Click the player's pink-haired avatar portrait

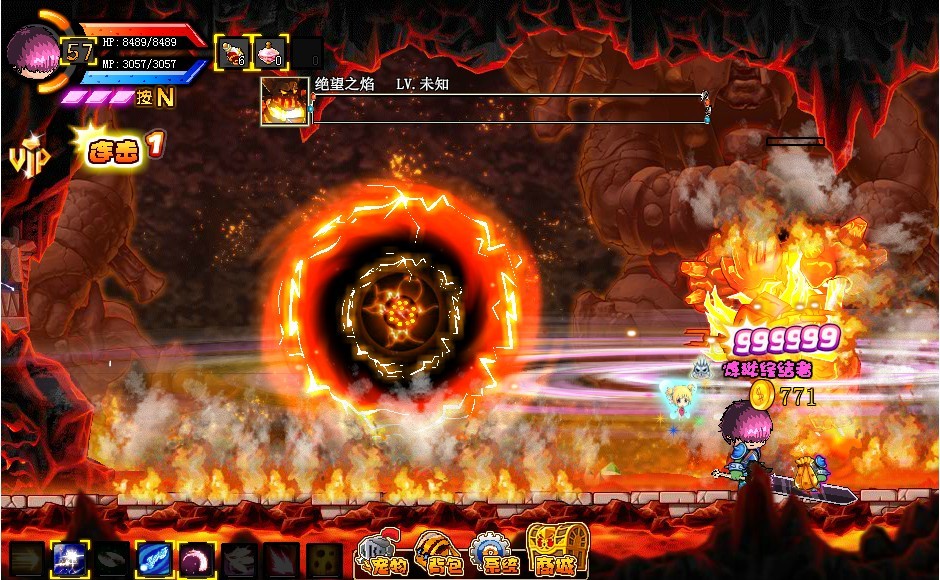(30, 49)
